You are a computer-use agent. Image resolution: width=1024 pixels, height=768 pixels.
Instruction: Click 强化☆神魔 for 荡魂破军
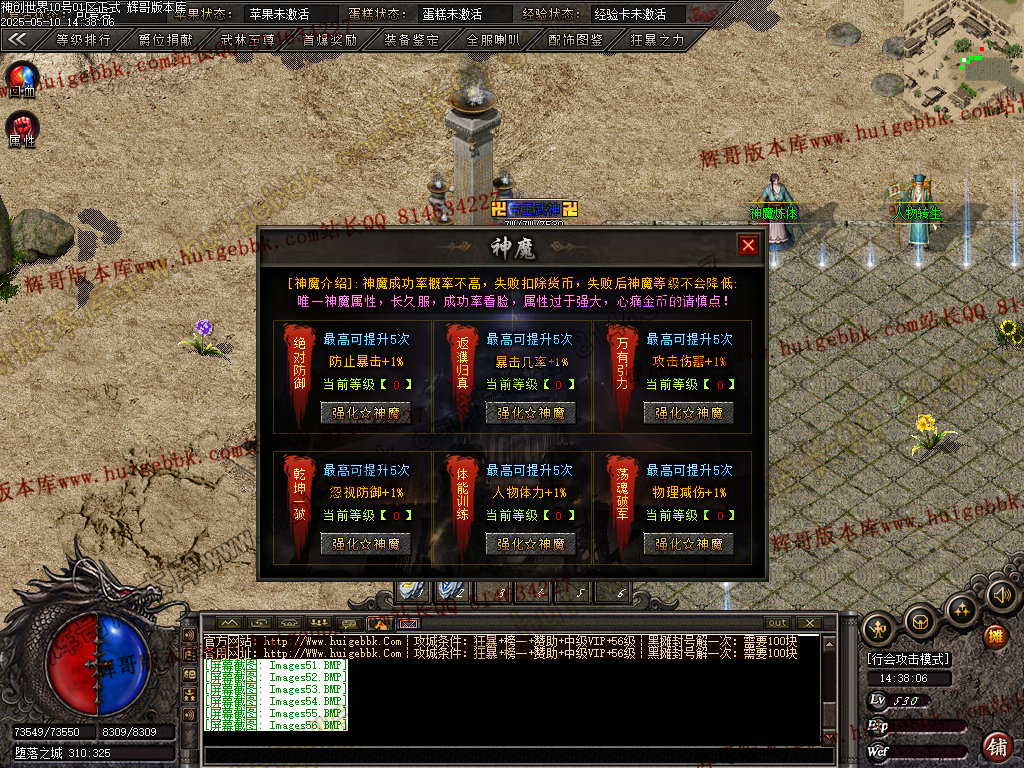tap(688, 543)
